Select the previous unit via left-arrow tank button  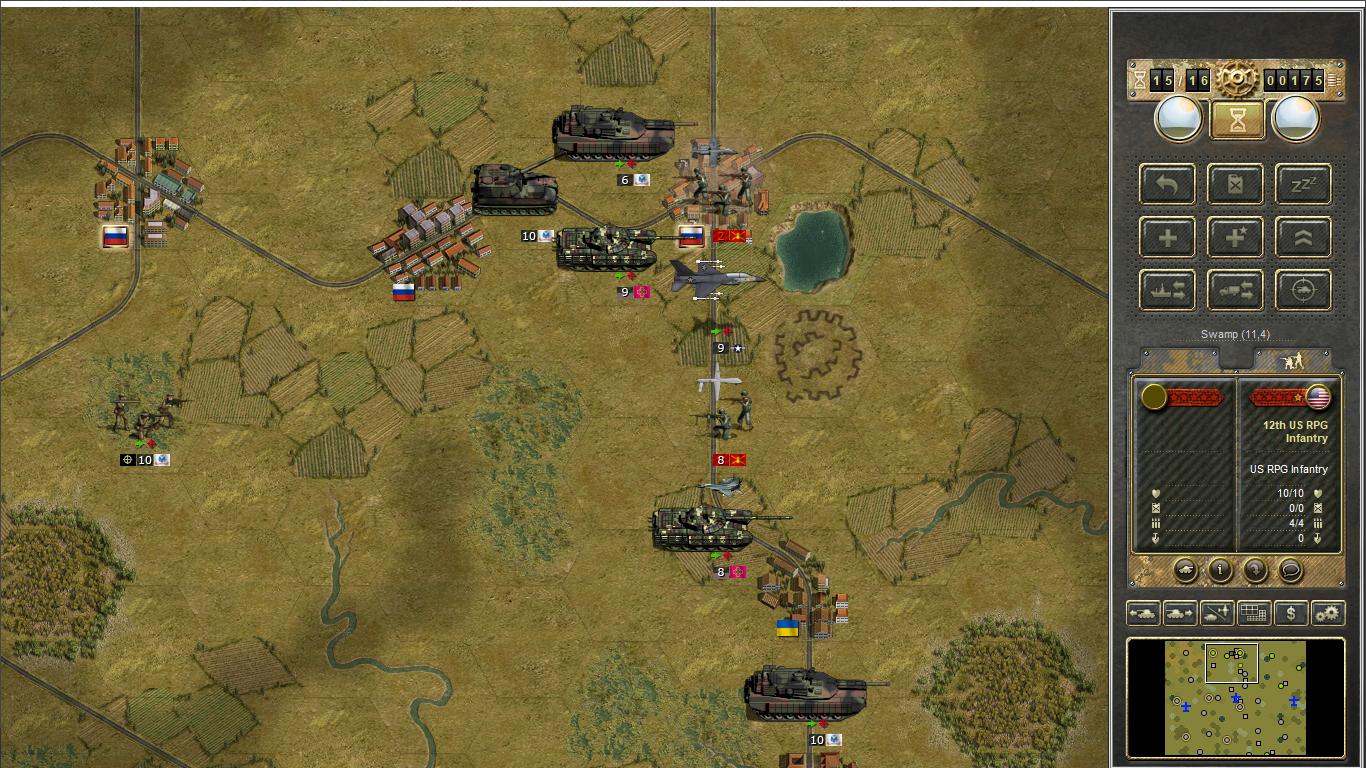[x=1143, y=612]
